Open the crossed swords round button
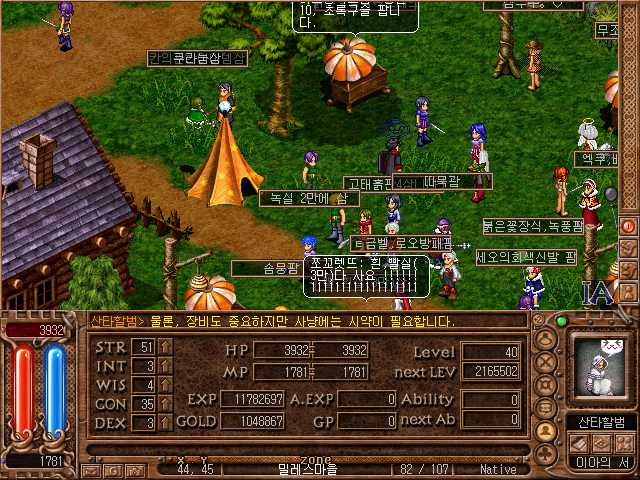The image size is (640, 480). click(x=546, y=363)
